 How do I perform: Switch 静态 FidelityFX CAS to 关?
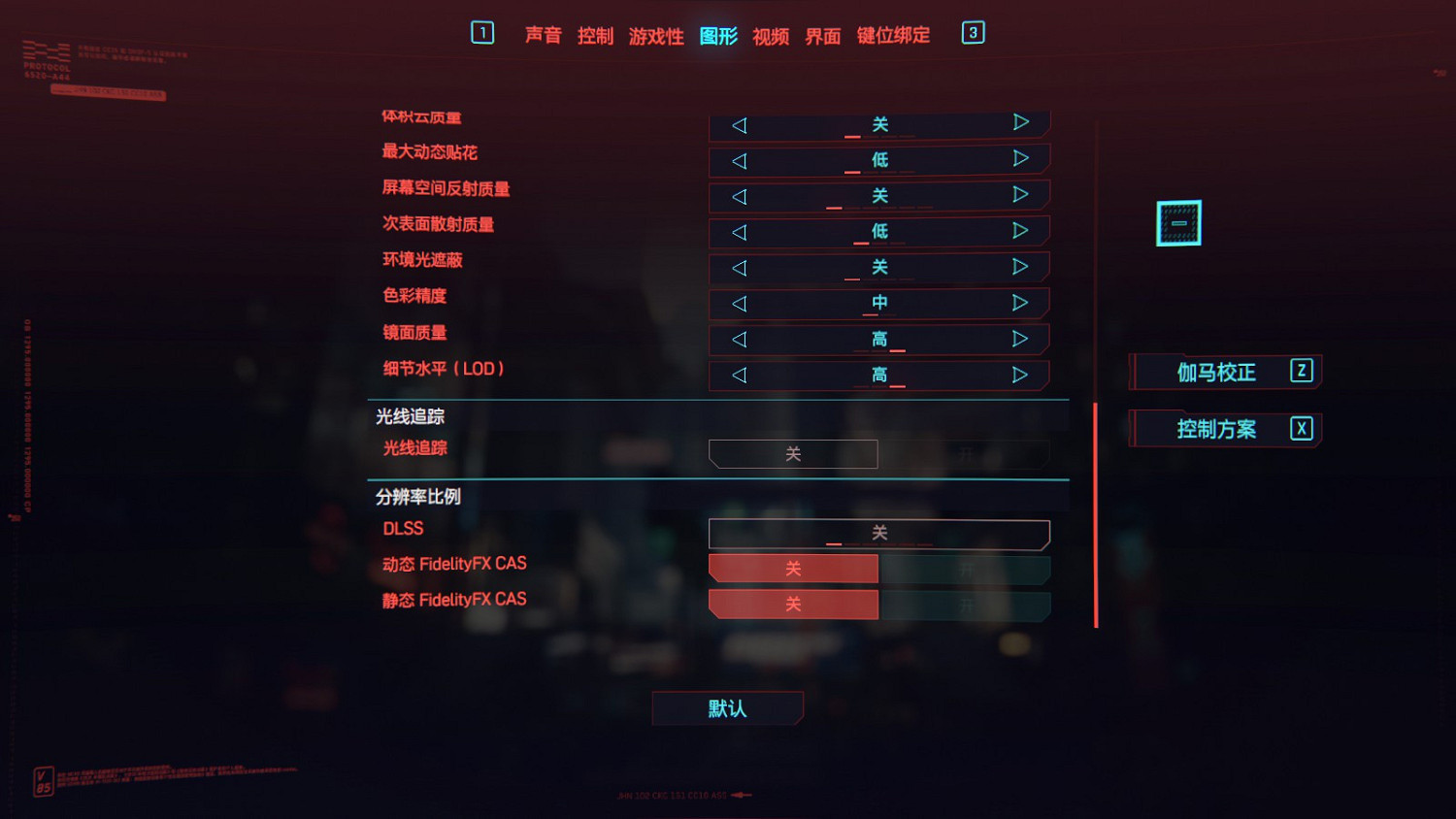[x=793, y=604]
